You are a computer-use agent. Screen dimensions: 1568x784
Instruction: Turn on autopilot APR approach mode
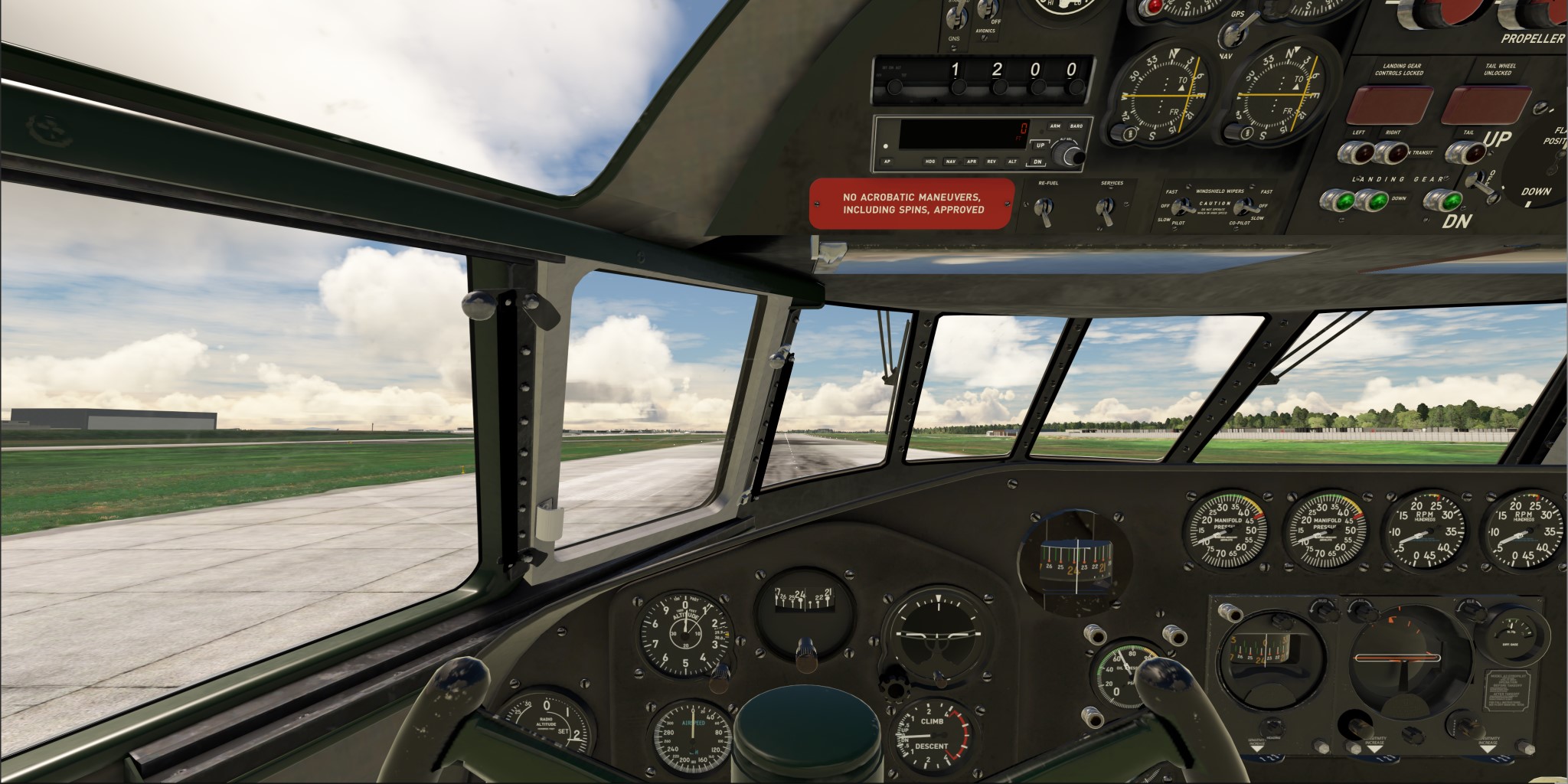tap(972, 162)
